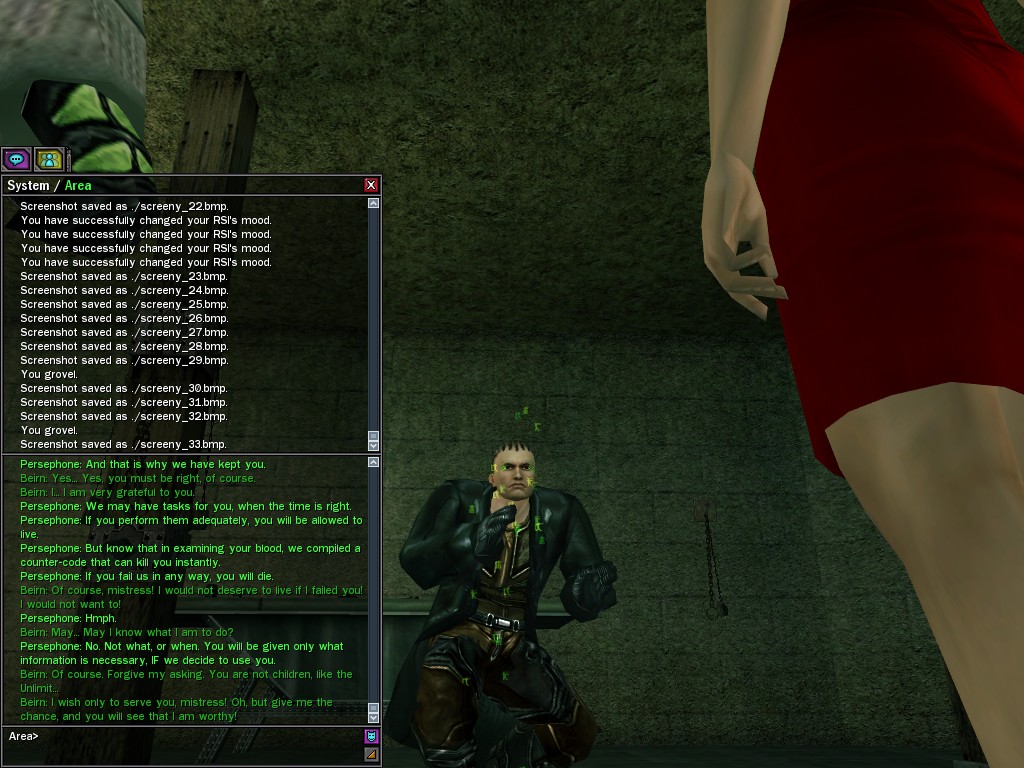Close the System / Area chat window
1024x768 pixels.
371,185
